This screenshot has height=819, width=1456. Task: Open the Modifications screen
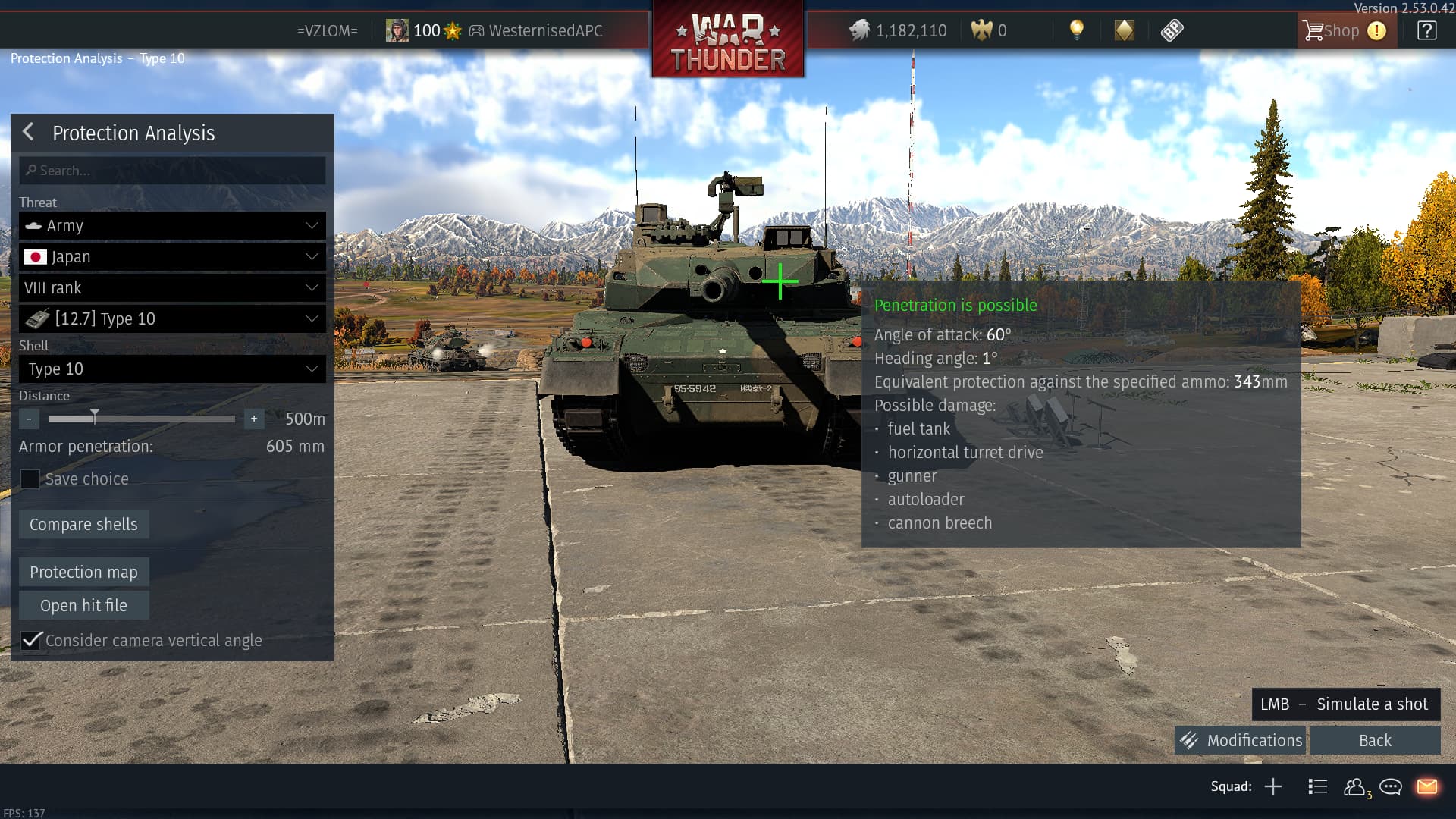click(x=1241, y=741)
